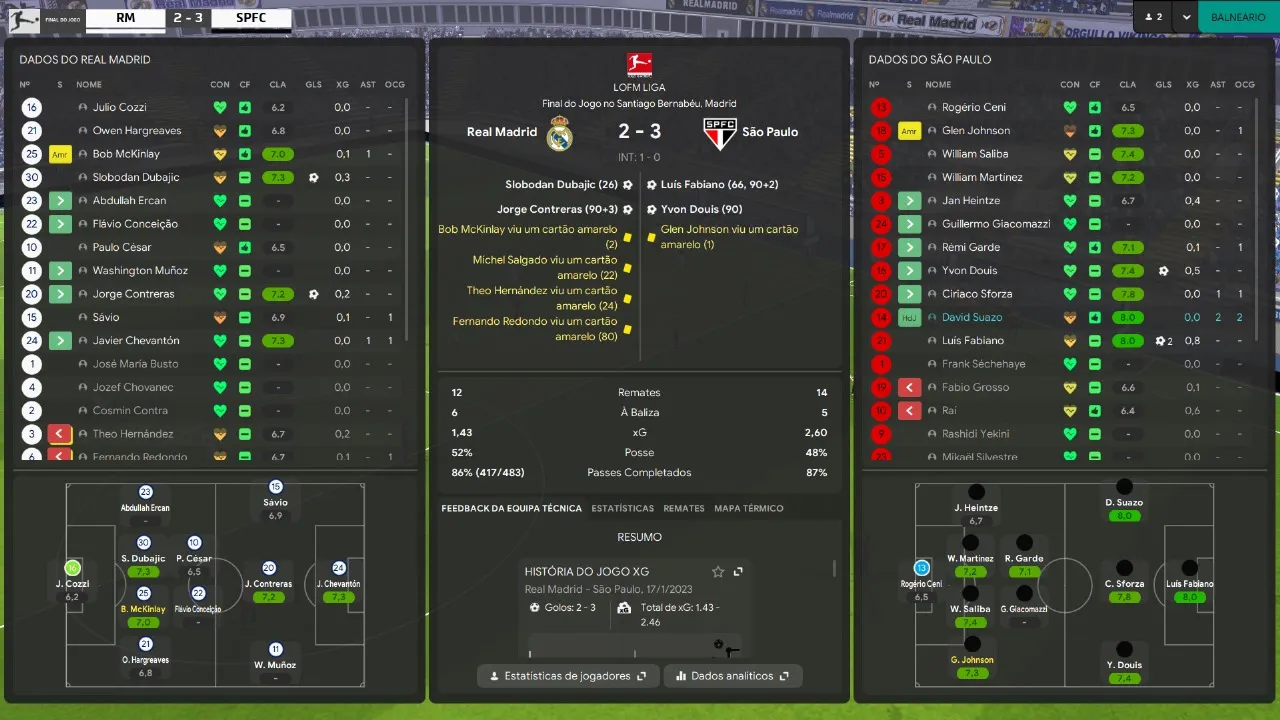Switch to the Estatísticas tab
Viewport: 1280px width, 720px height.
(622, 508)
